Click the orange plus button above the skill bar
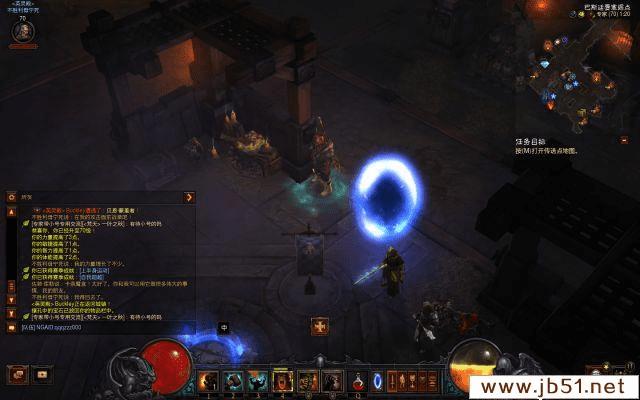640x400 pixels. pyautogui.click(x=320, y=326)
